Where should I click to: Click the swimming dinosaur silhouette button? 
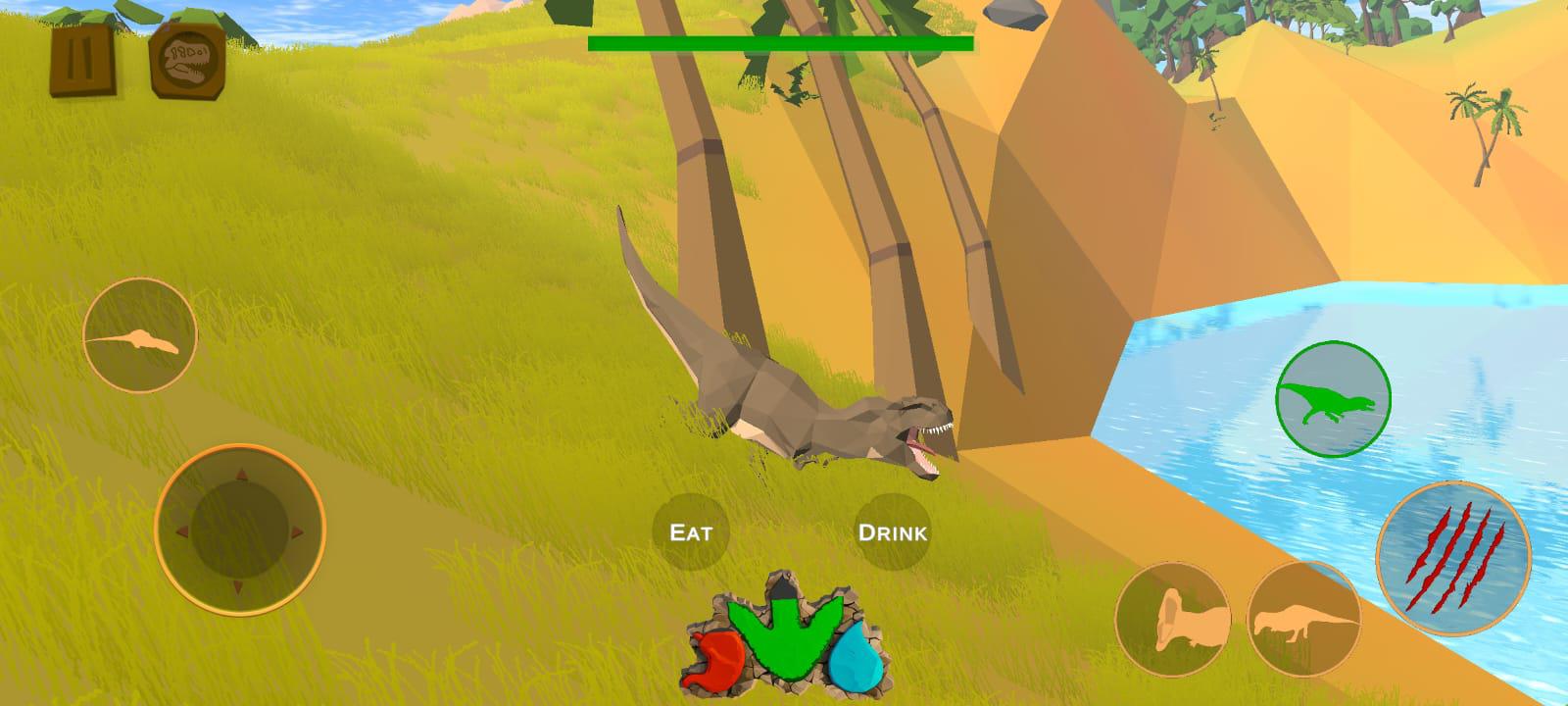pyautogui.click(x=138, y=335)
